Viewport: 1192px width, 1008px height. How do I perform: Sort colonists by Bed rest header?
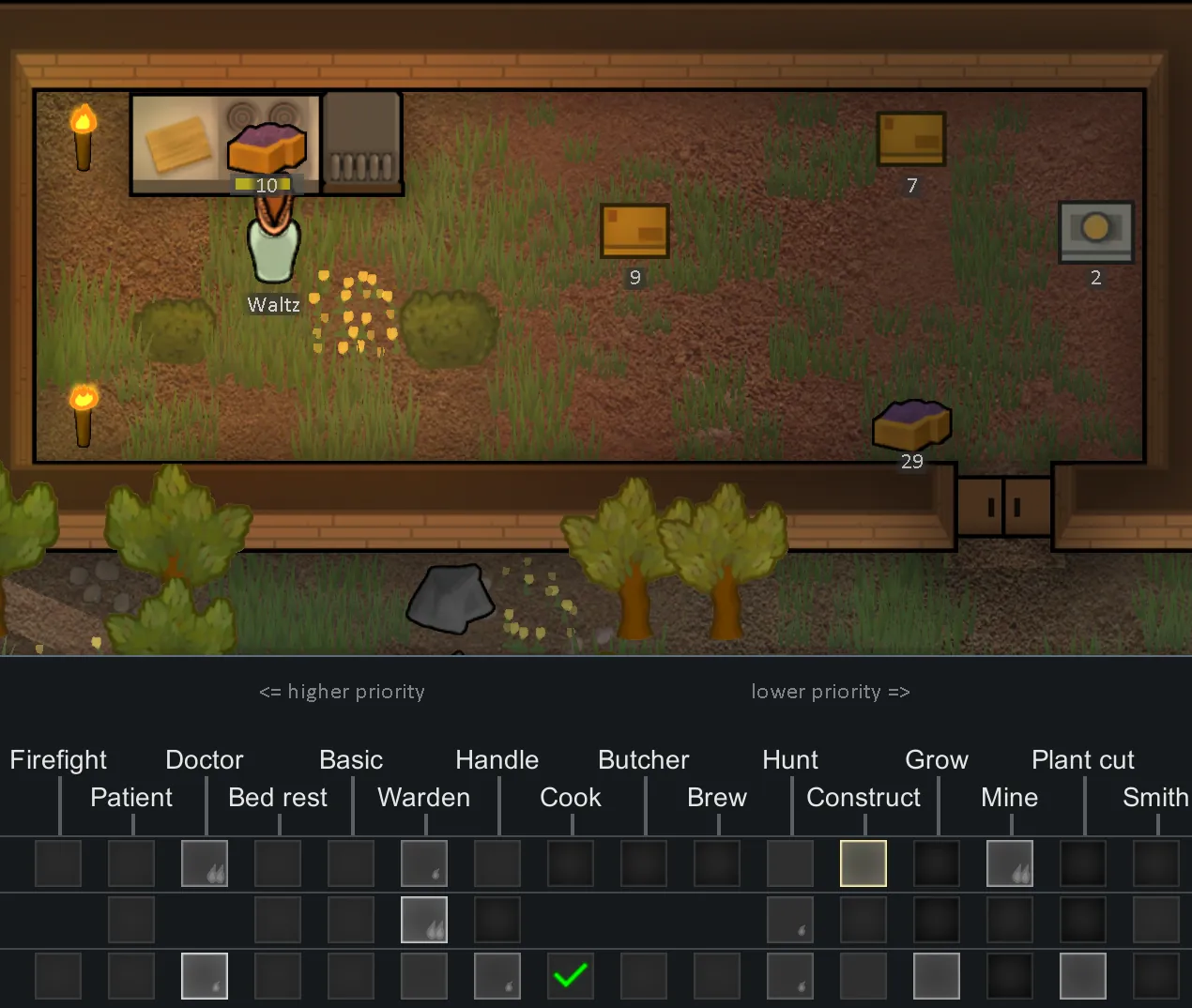point(278,797)
